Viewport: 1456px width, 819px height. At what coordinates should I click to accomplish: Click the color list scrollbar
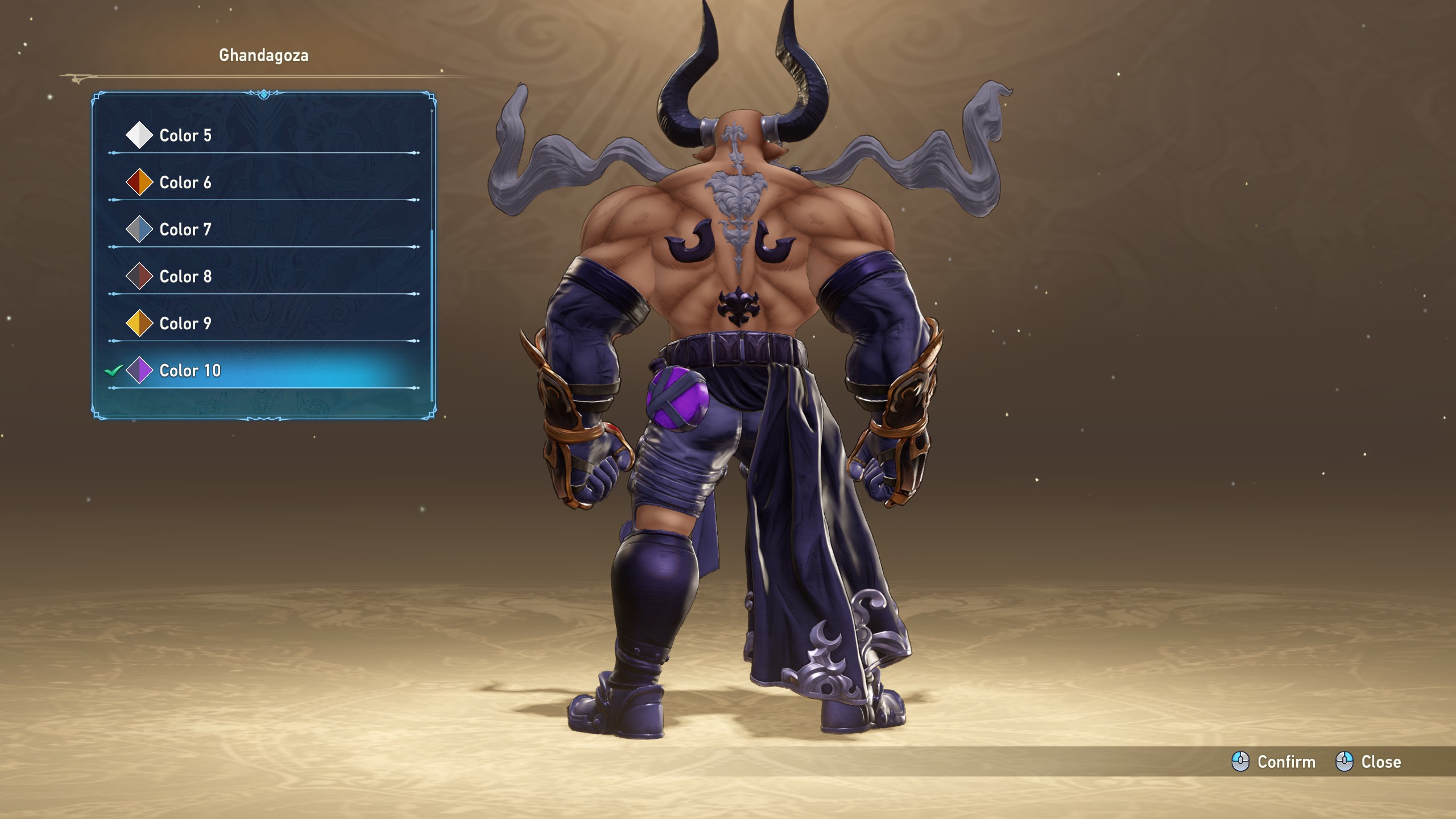(432, 313)
